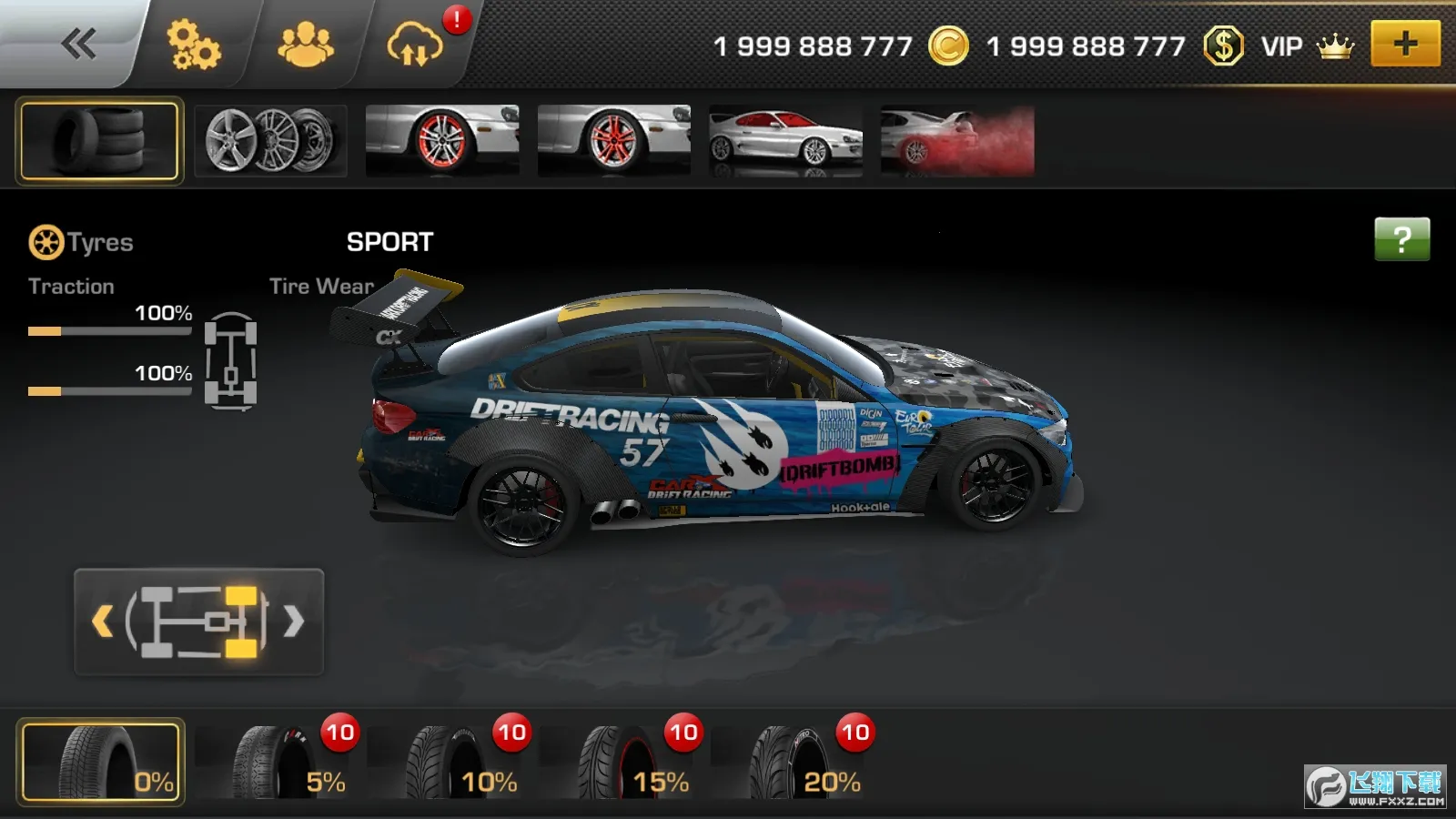Open the help question mark panel

(1403, 240)
